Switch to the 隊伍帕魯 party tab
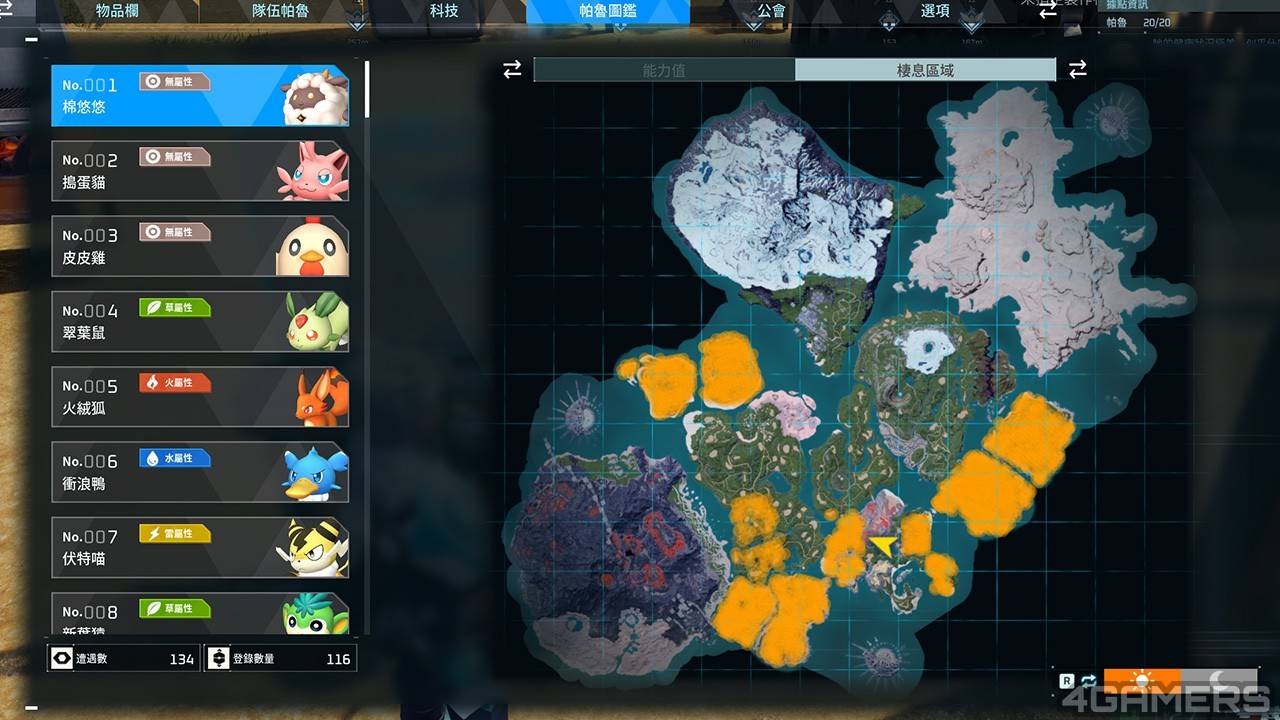The height and width of the screenshot is (720, 1280). 280,11
